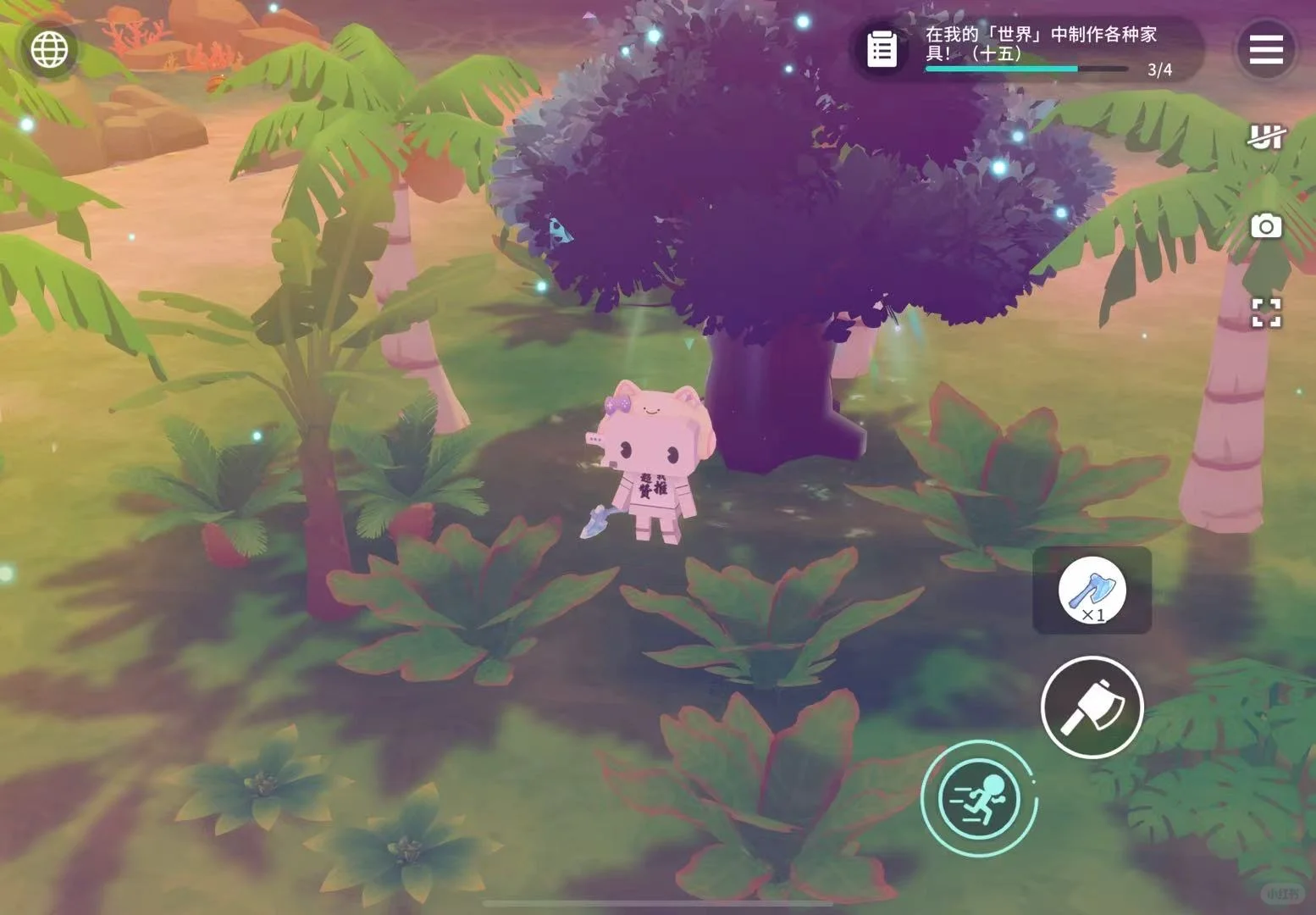
Task: Use the axe chop action button
Action: point(1092,707)
